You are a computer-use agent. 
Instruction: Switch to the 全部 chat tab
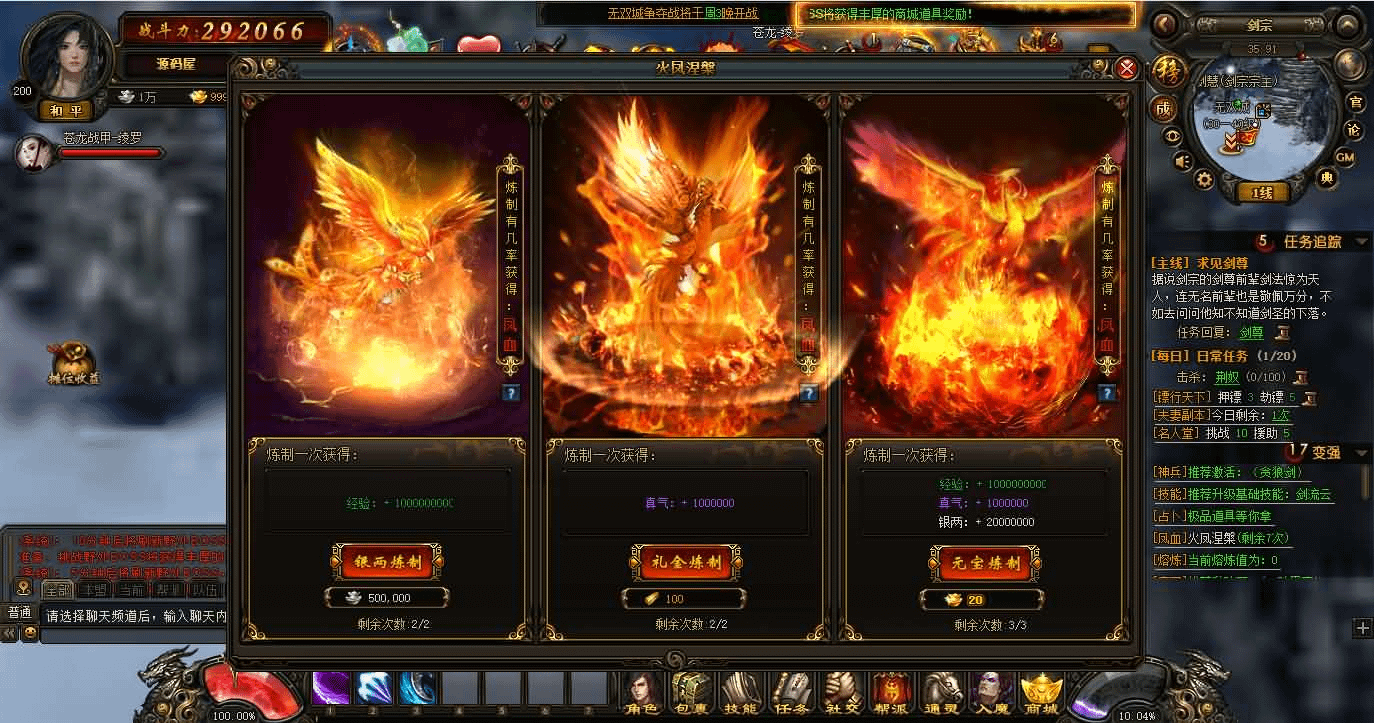pos(56,589)
